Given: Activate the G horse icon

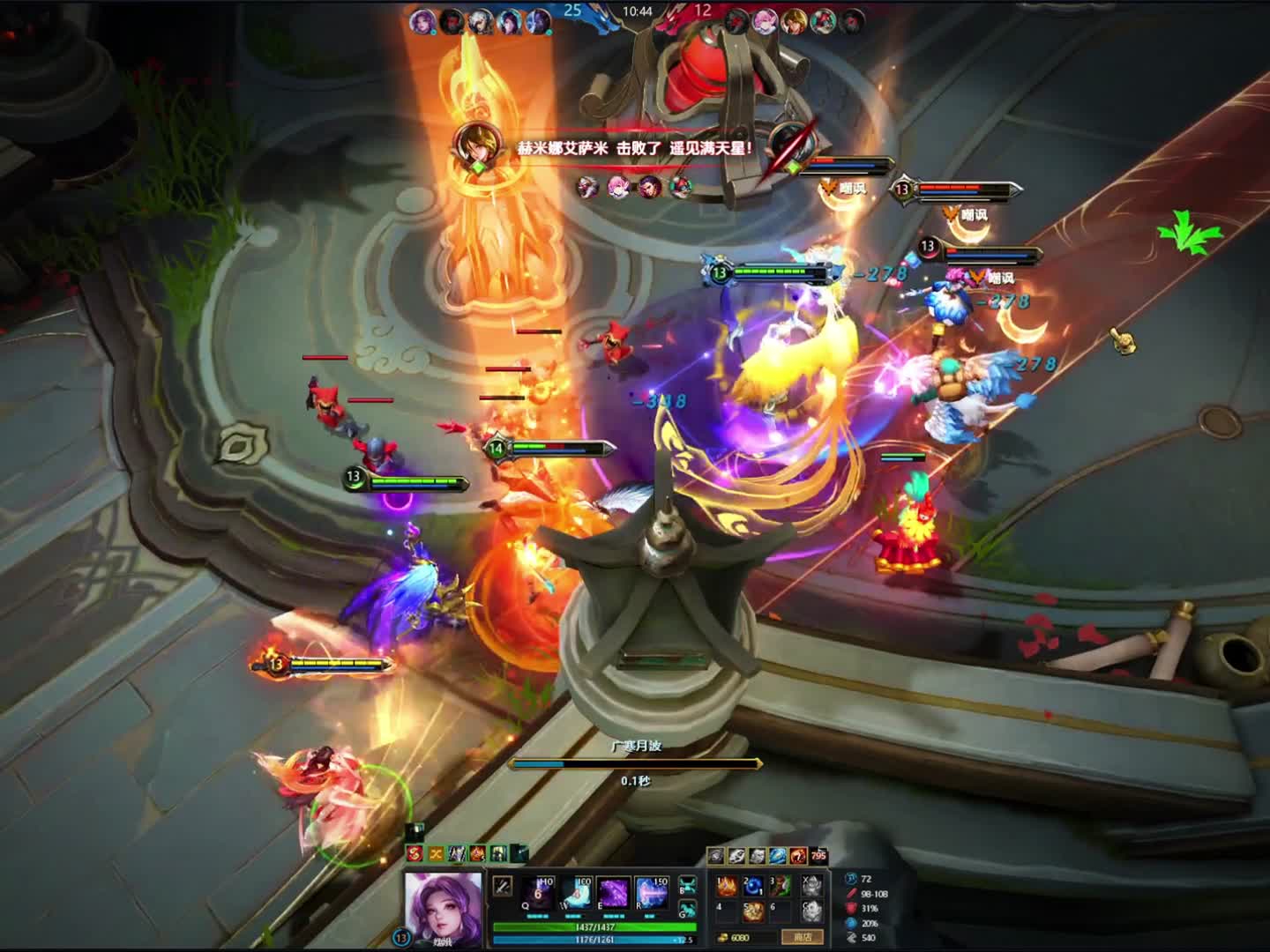Looking at the screenshot, I should [688, 911].
